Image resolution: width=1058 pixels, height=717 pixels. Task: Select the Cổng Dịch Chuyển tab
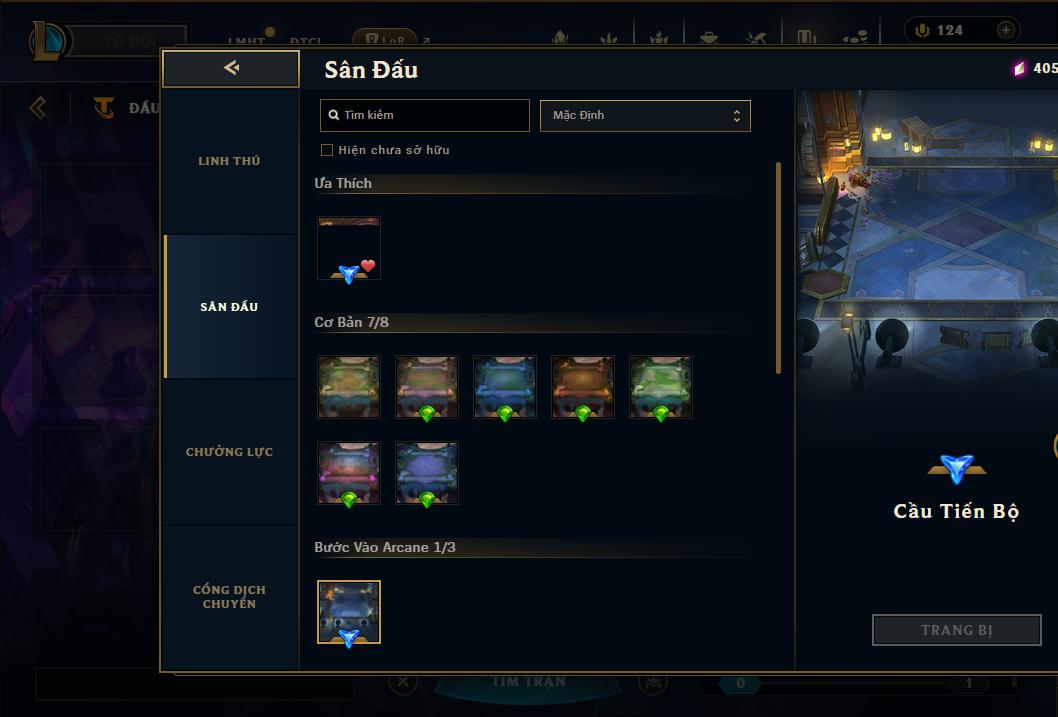click(x=229, y=597)
